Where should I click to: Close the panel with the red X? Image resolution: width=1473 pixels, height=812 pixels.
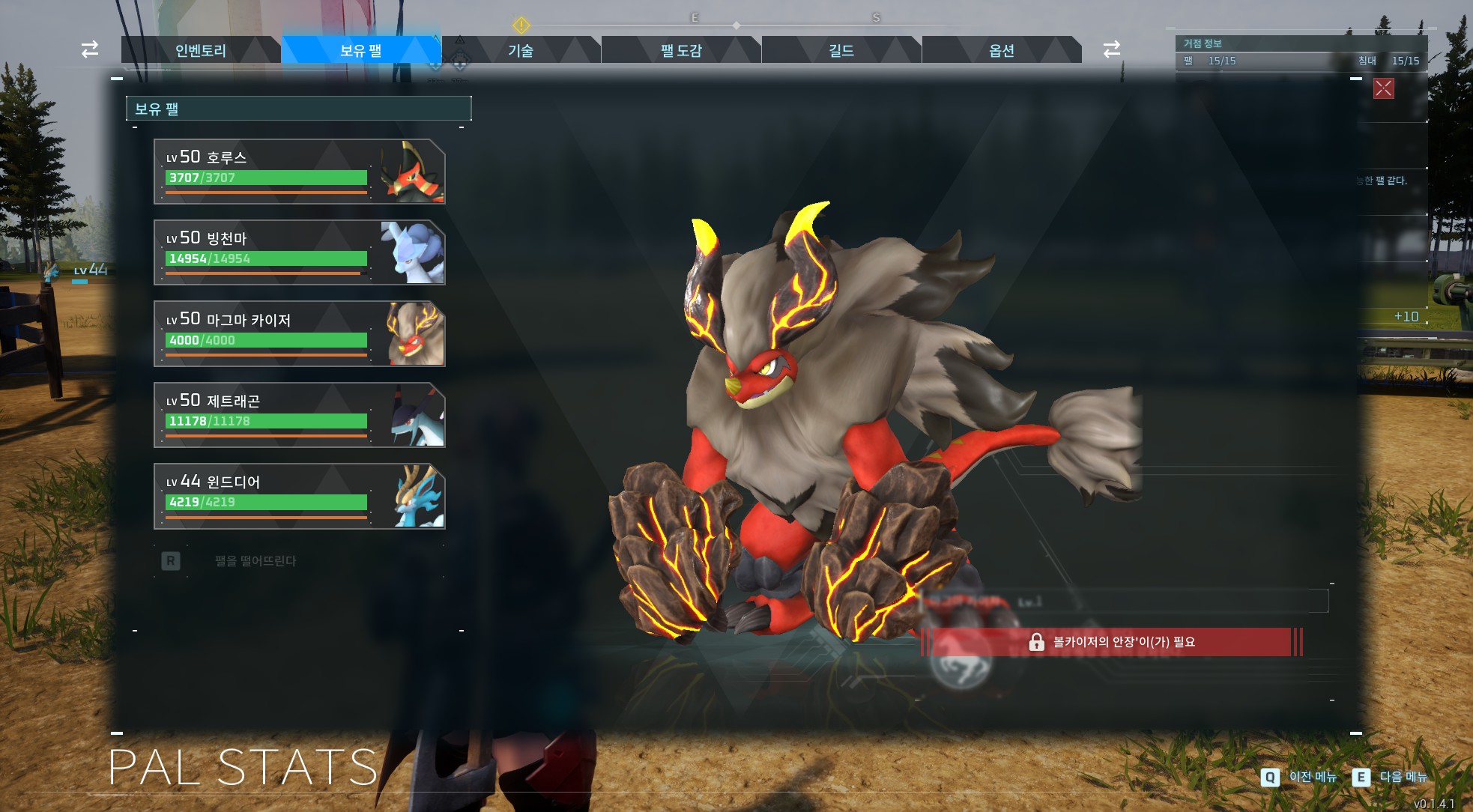pos(1383,88)
